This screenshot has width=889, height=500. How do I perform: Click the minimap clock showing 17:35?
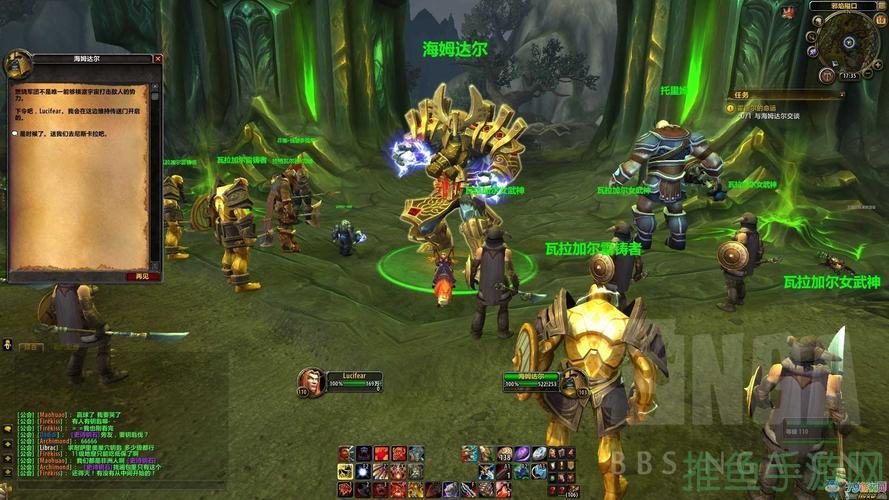[x=848, y=75]
